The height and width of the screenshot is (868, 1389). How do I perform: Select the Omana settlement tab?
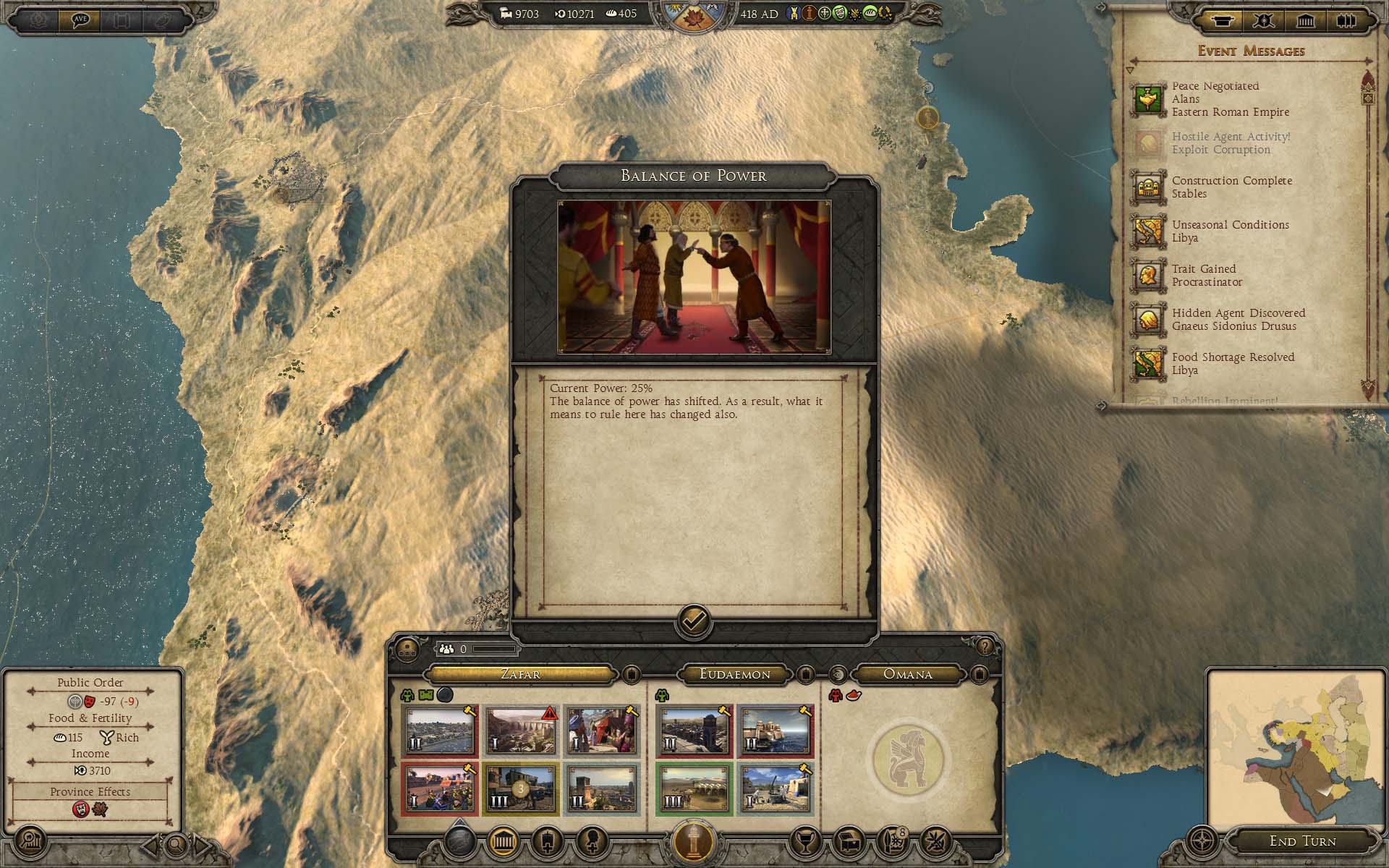coord(908,674)
